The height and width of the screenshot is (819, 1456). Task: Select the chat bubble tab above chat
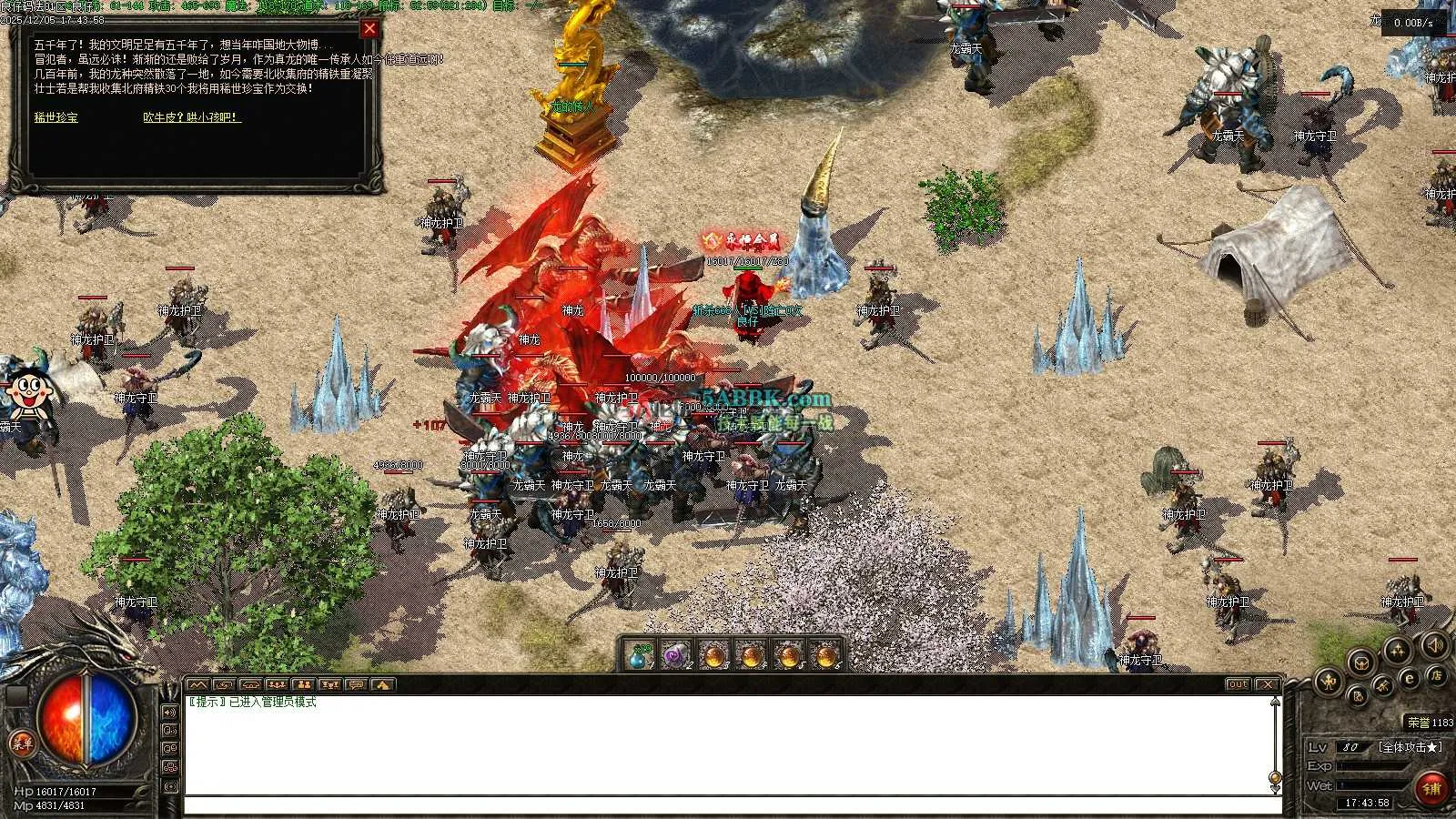tap(356, 684)
